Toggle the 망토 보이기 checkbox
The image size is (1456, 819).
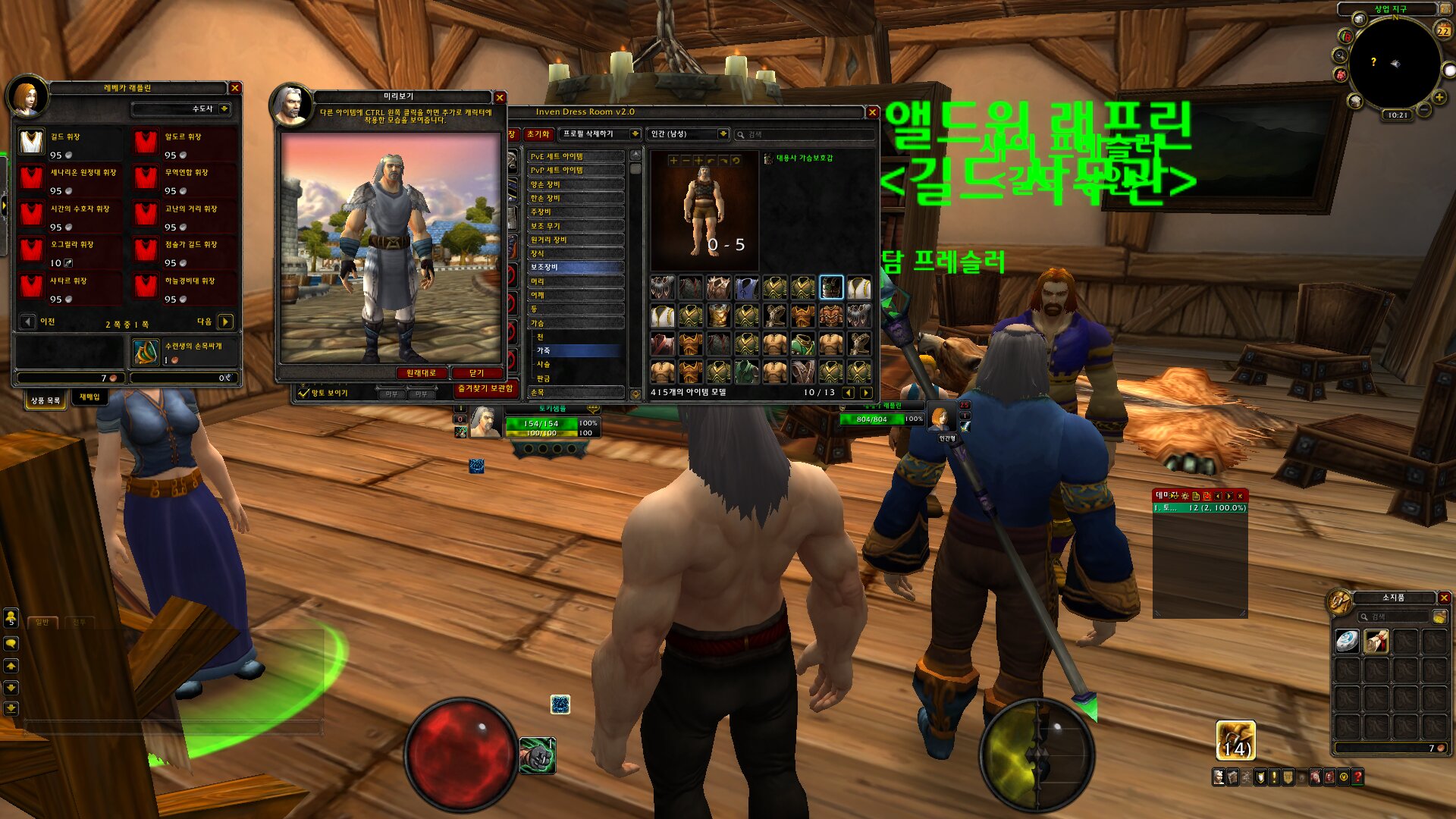[x=304, y=393]
